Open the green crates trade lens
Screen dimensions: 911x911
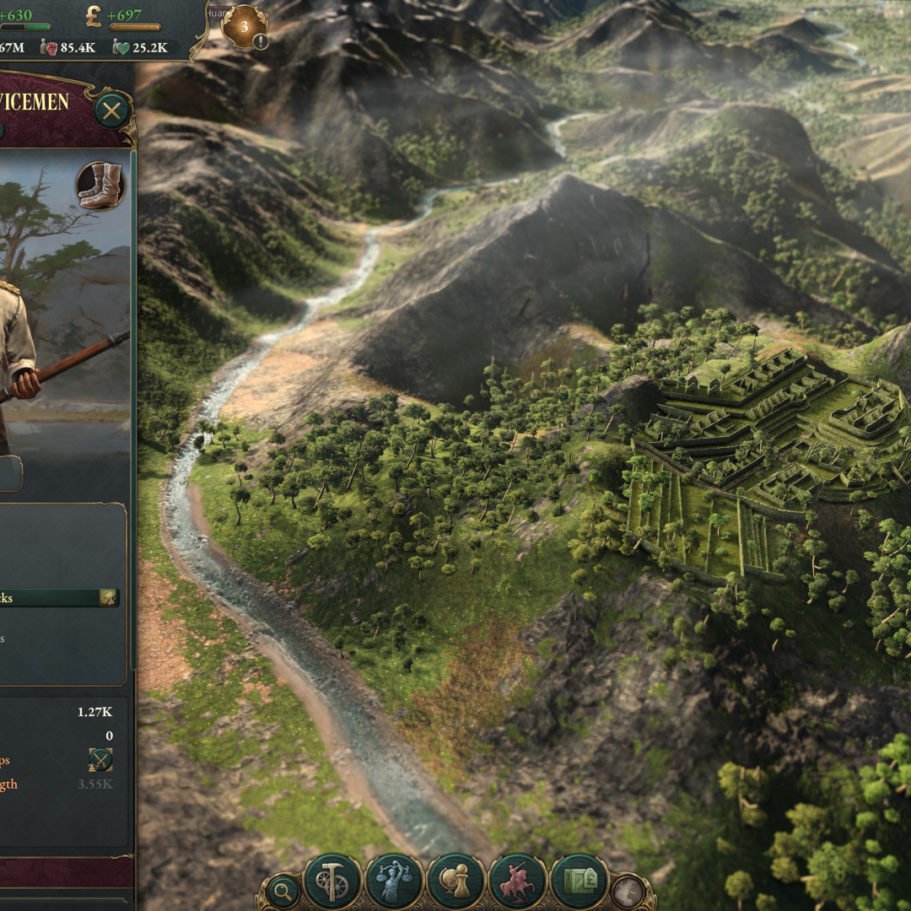pos(579,881)
